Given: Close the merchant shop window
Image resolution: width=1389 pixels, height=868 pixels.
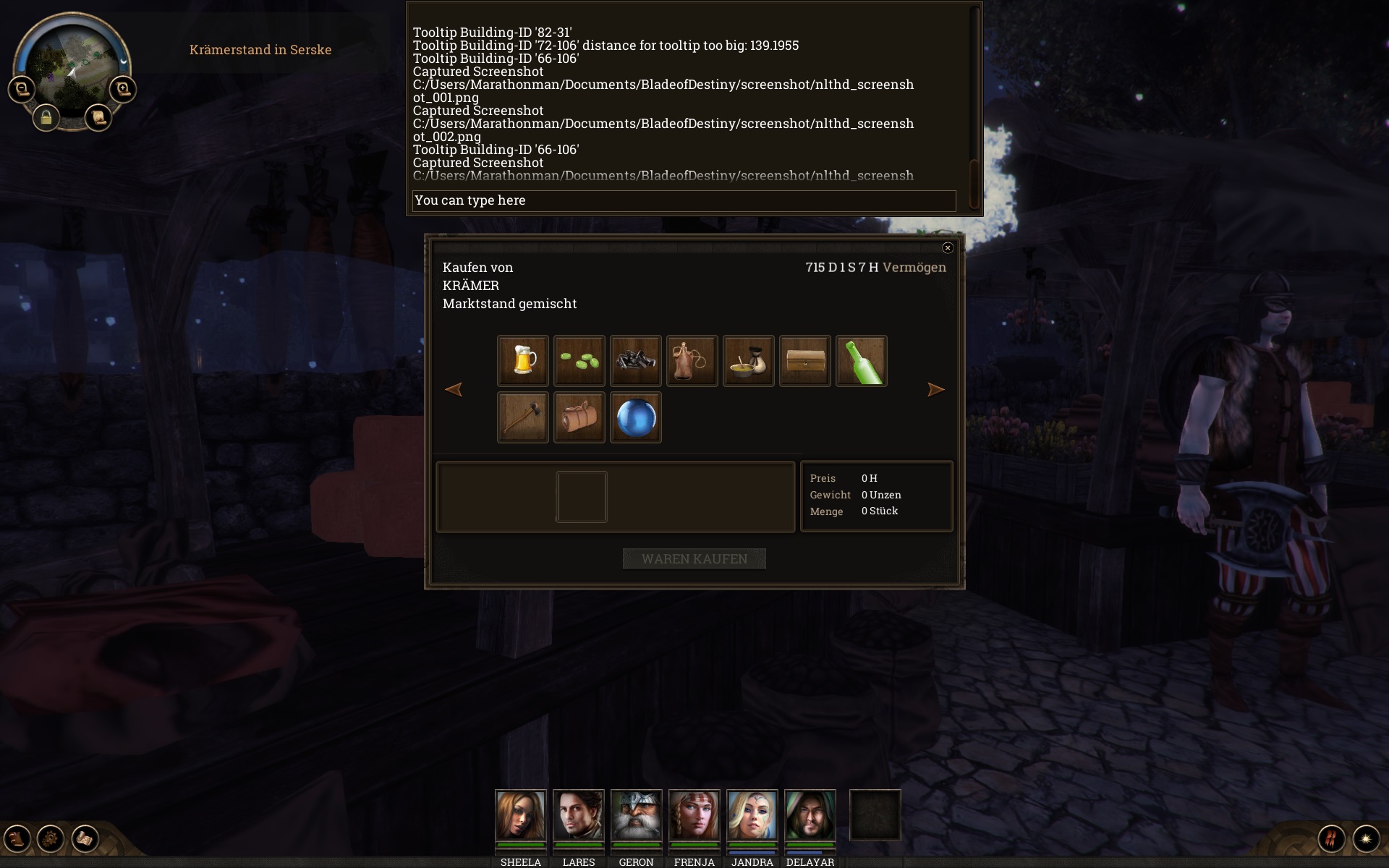Looking at the screenshot, I should point(948,248).
